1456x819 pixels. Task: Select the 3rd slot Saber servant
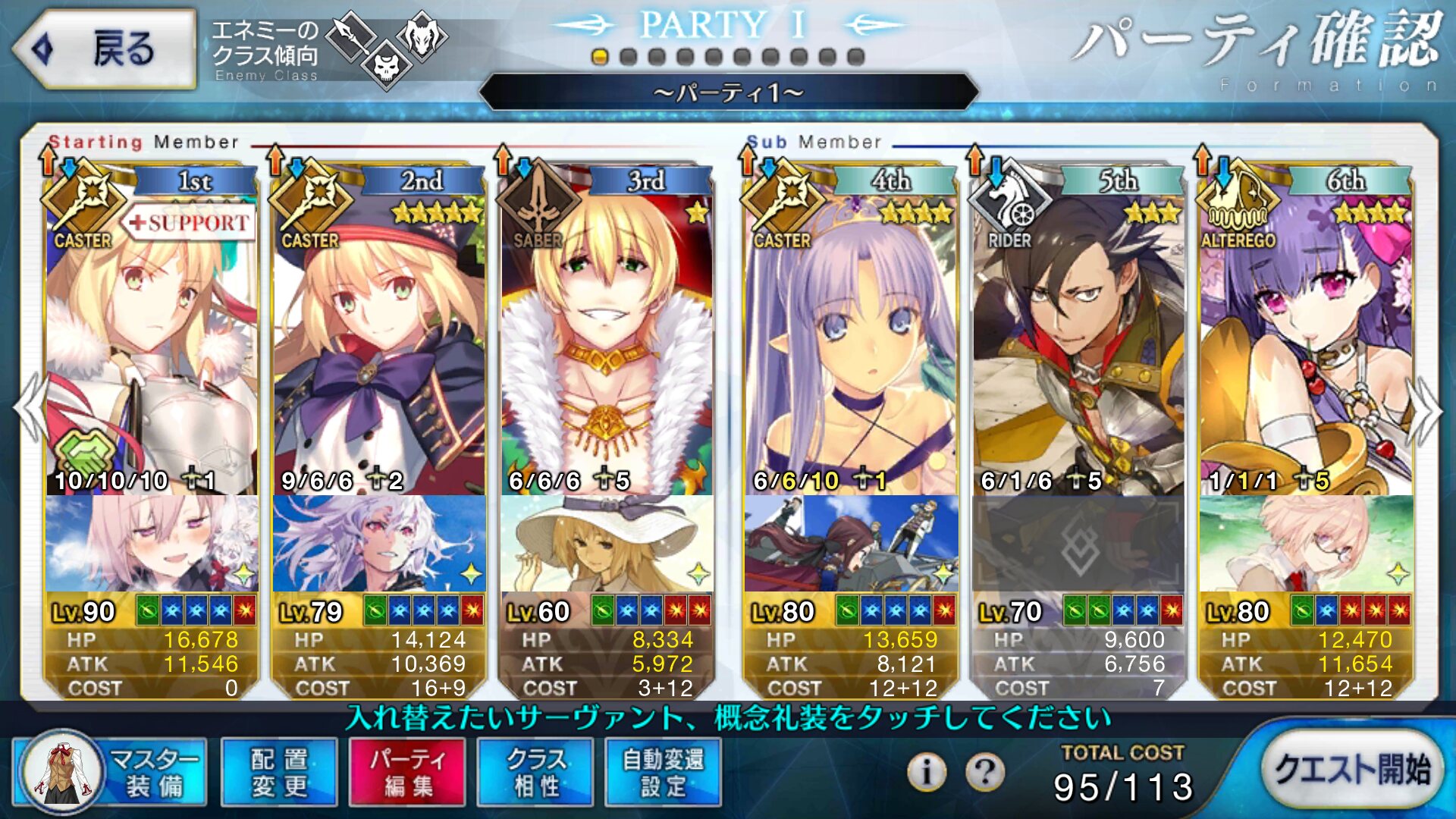point(607,341)
